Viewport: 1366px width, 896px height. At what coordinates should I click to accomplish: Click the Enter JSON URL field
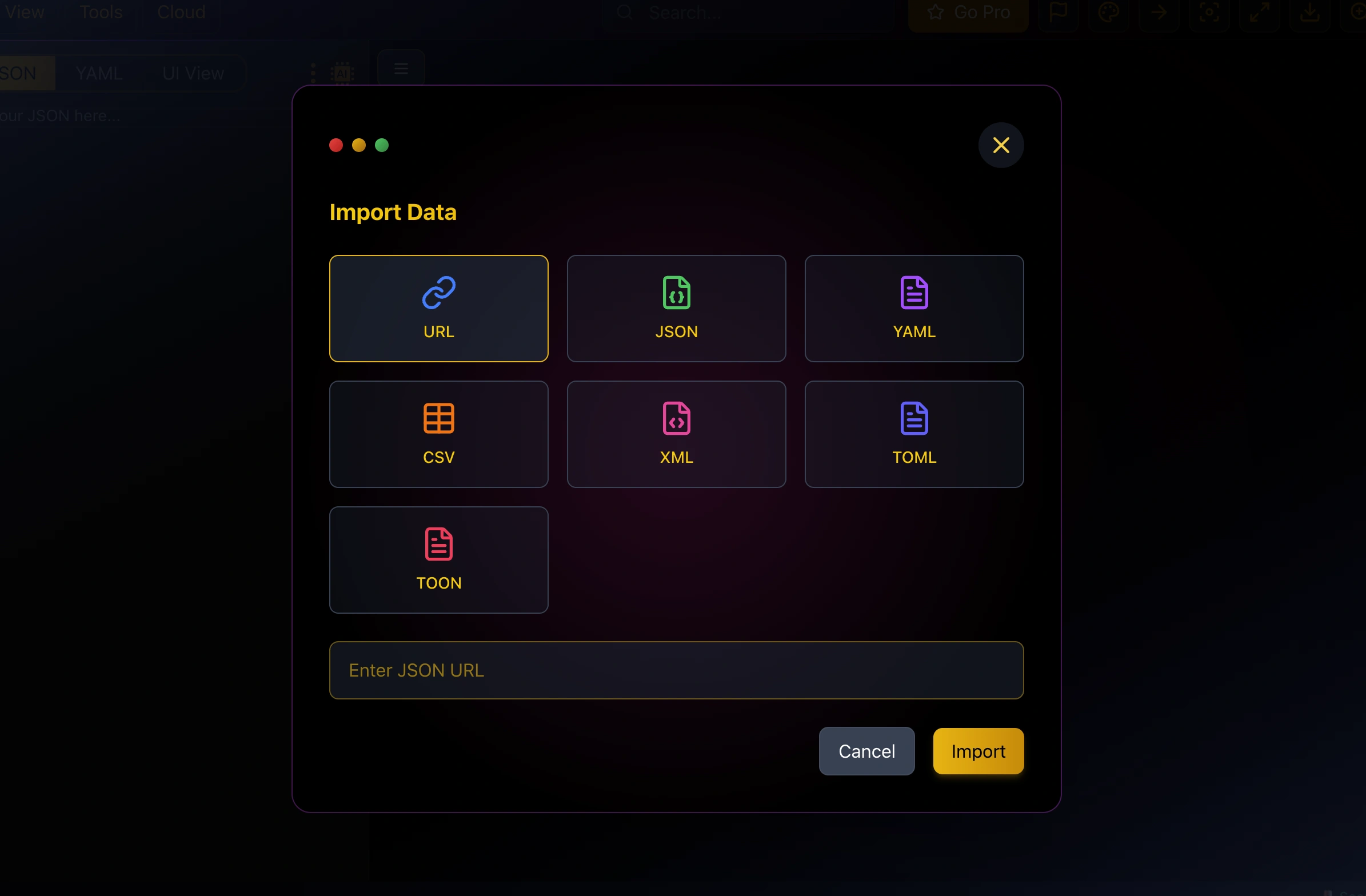coord(676,670)
